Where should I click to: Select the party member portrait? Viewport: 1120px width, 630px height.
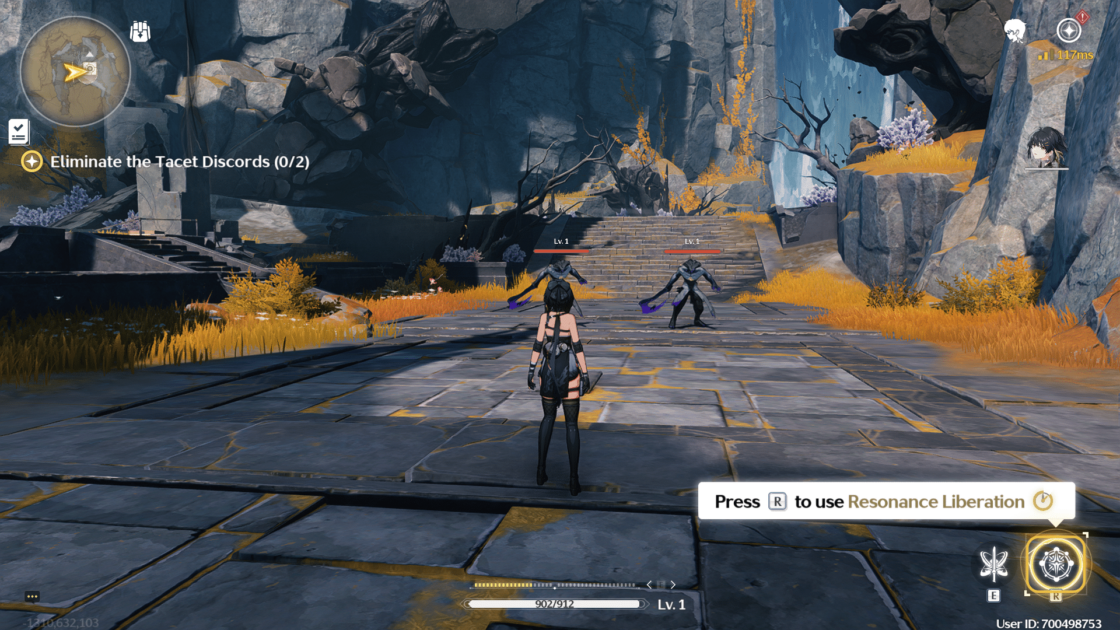point(1046,148)
